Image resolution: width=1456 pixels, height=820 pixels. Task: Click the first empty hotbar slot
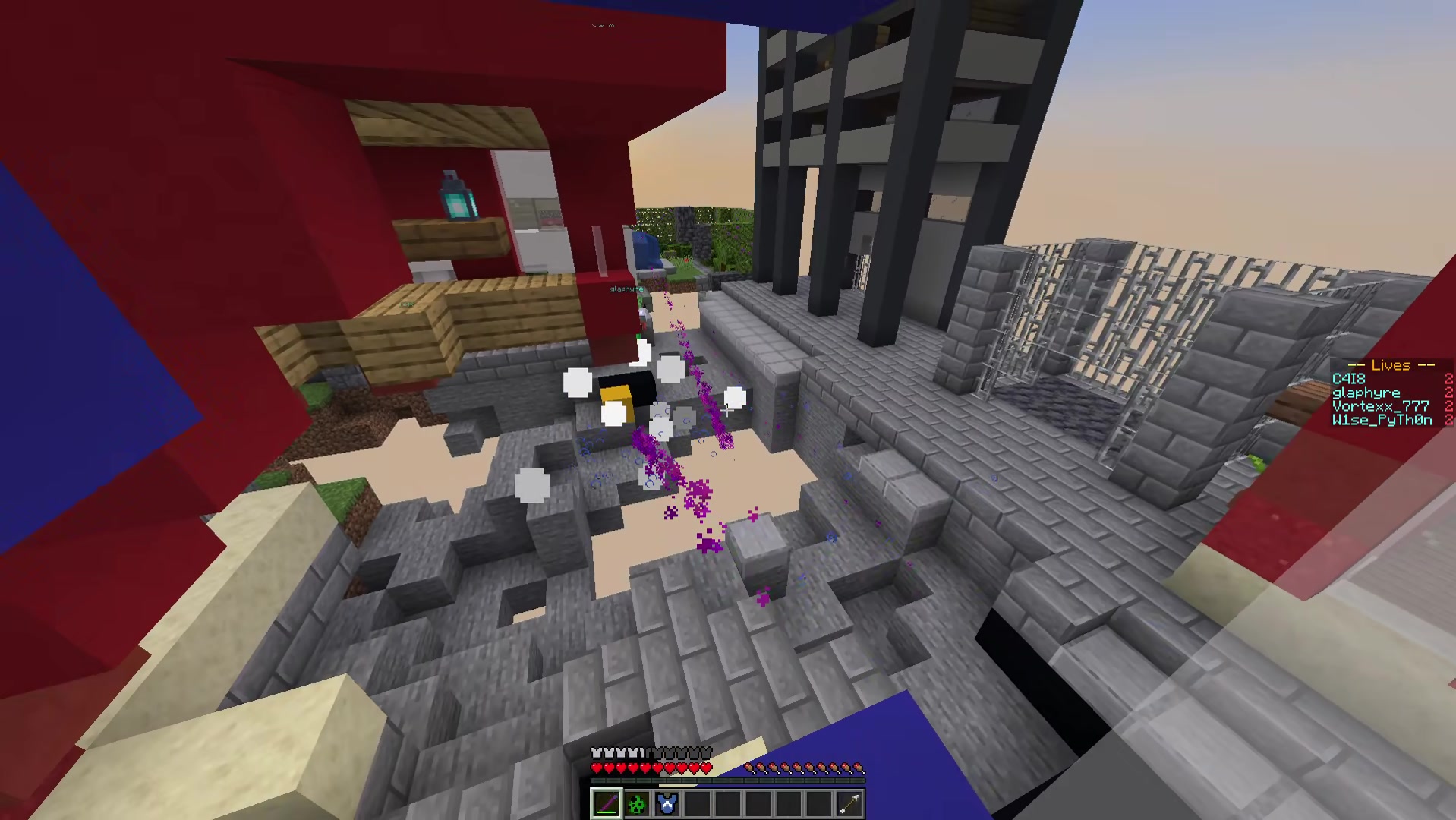(698, 804)
